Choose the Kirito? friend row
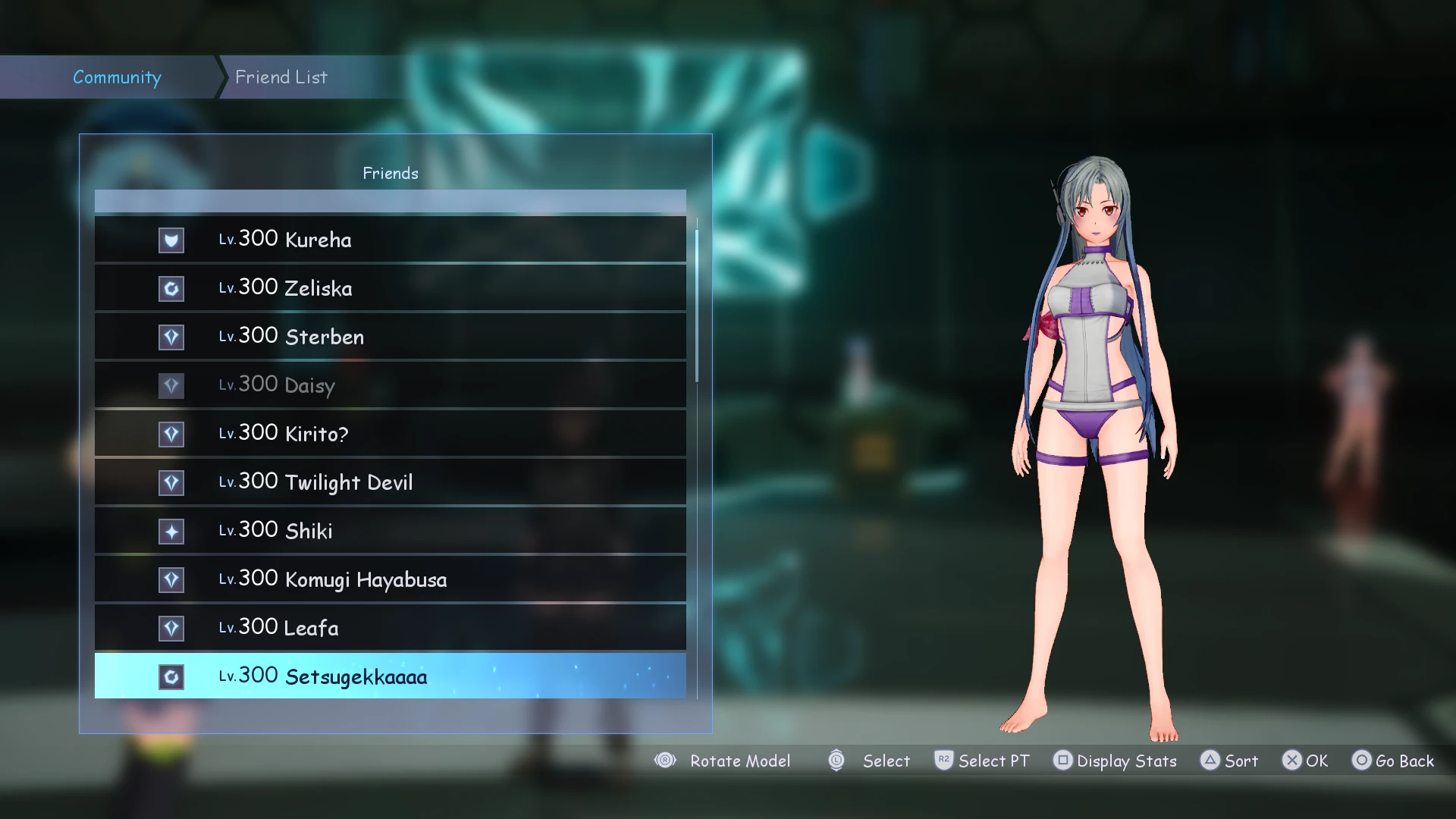 pyautogui.click(x=390, y=434)
